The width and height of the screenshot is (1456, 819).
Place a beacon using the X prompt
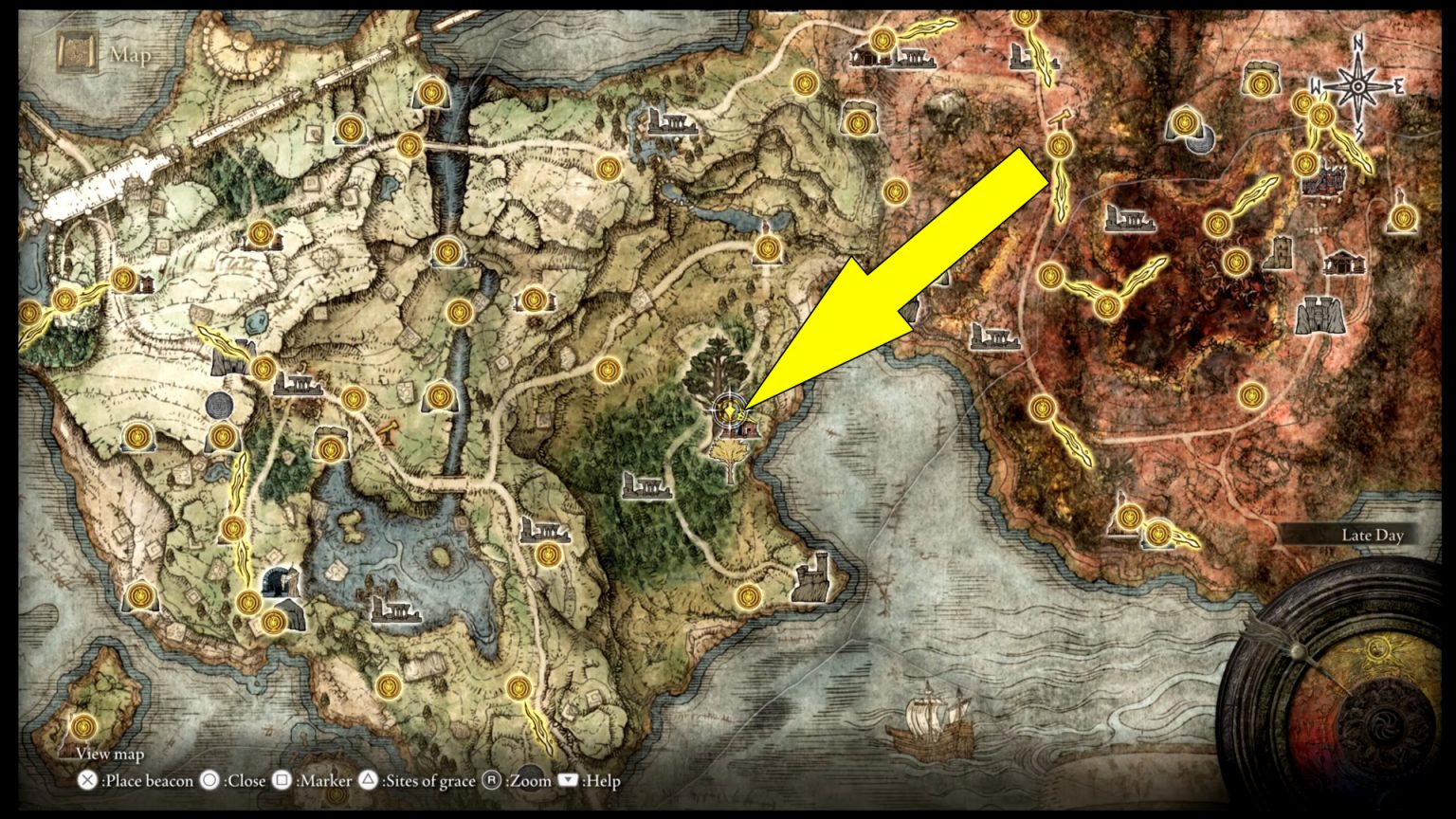pyautogui.click(x=87, y=782)
